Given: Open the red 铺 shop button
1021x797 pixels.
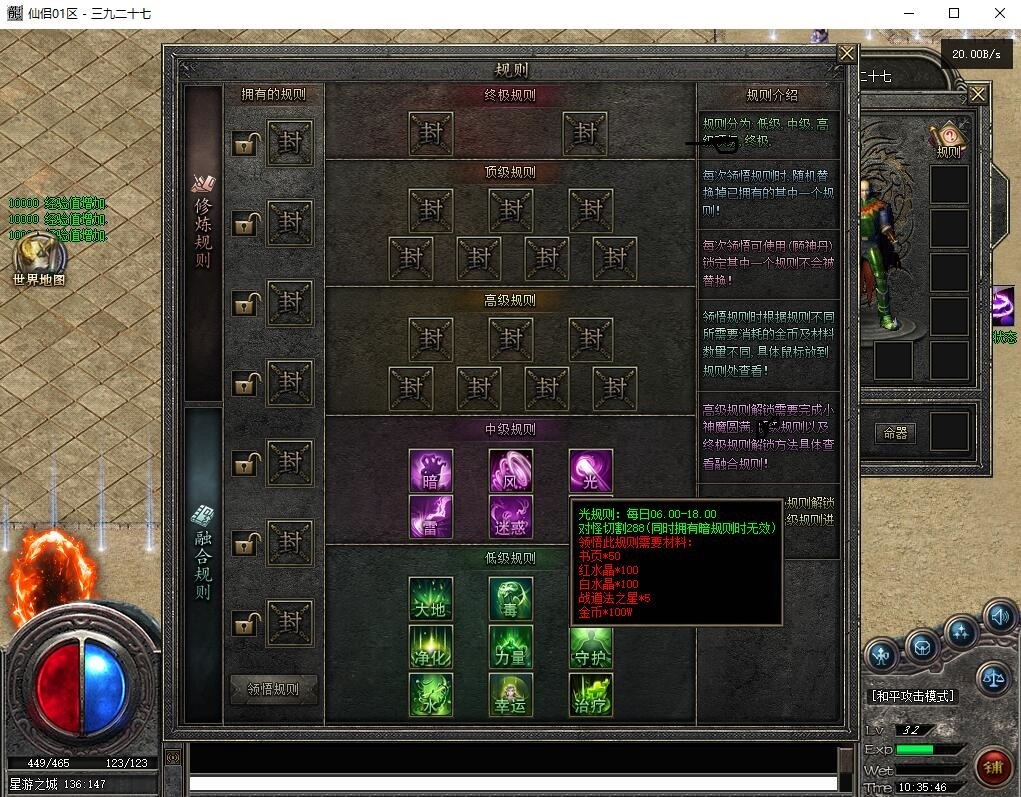Looking at the screenshot, I should pos(994,766).
